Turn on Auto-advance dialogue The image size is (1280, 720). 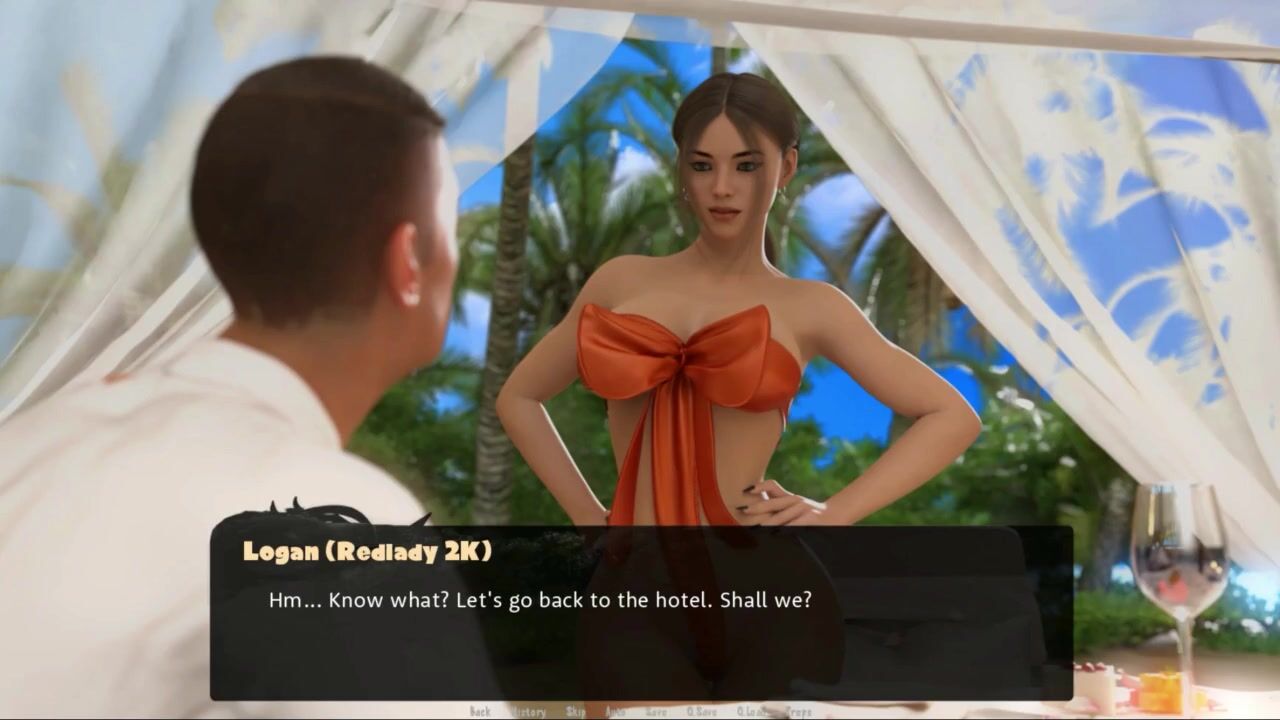[615, 712]
